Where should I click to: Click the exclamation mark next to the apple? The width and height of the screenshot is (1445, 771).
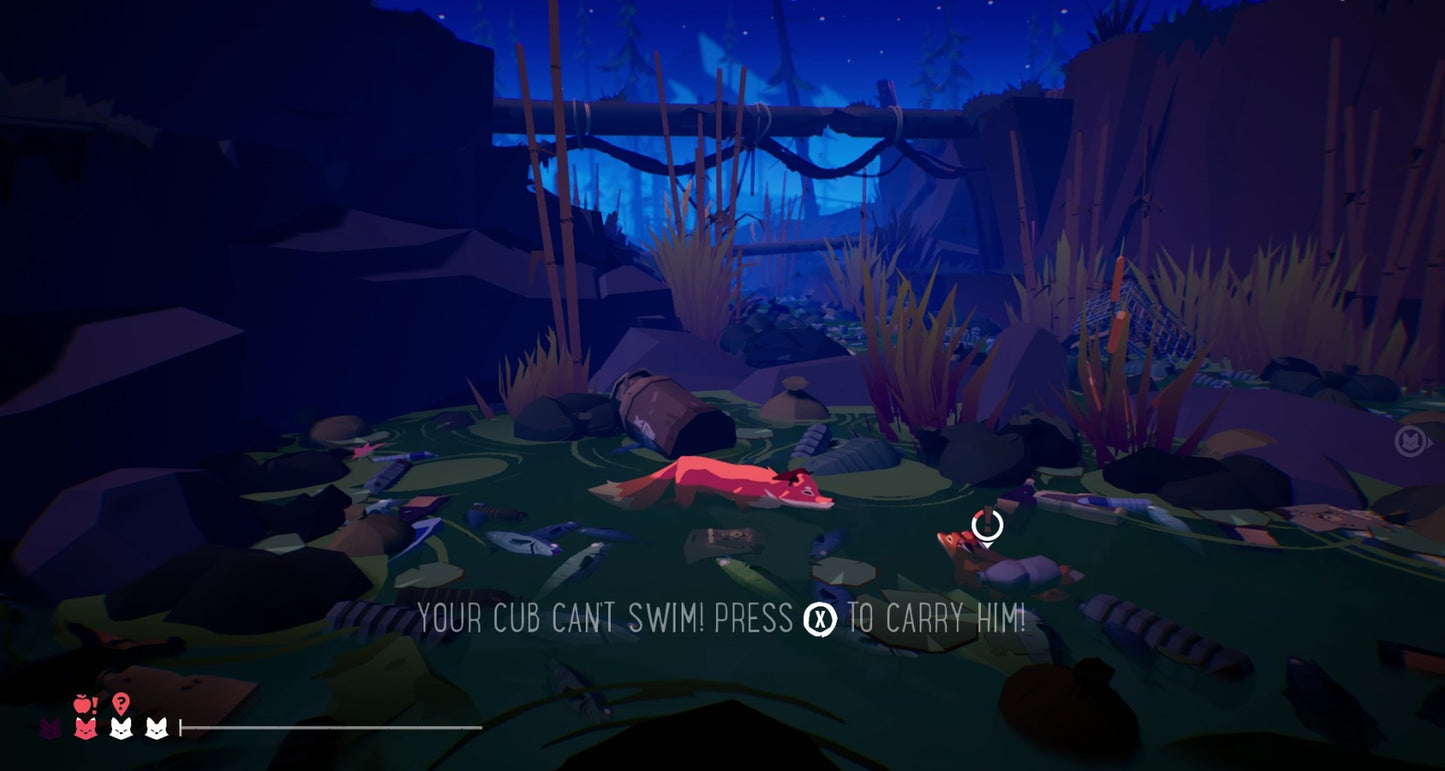click(94, 704)
